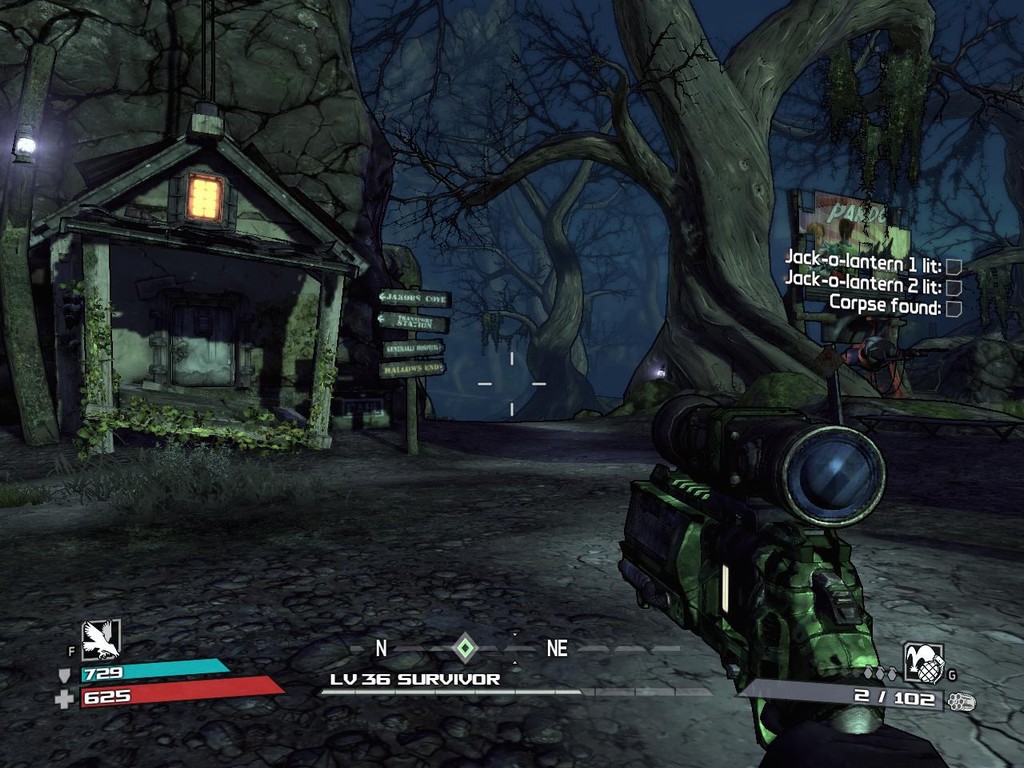1024x768 pixels.
Task: Click the green diamond compass waypoint
Action: 465,647
